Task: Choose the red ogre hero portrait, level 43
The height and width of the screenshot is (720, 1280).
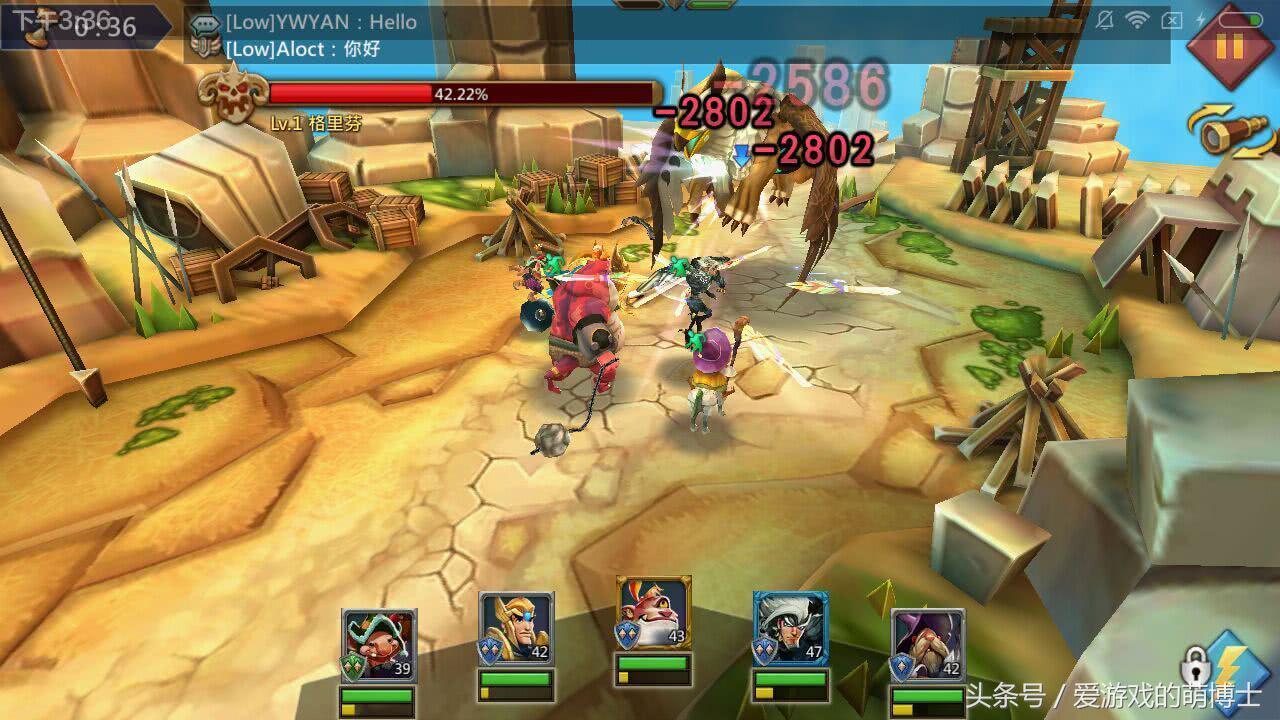Action: (x=654, y=614)
